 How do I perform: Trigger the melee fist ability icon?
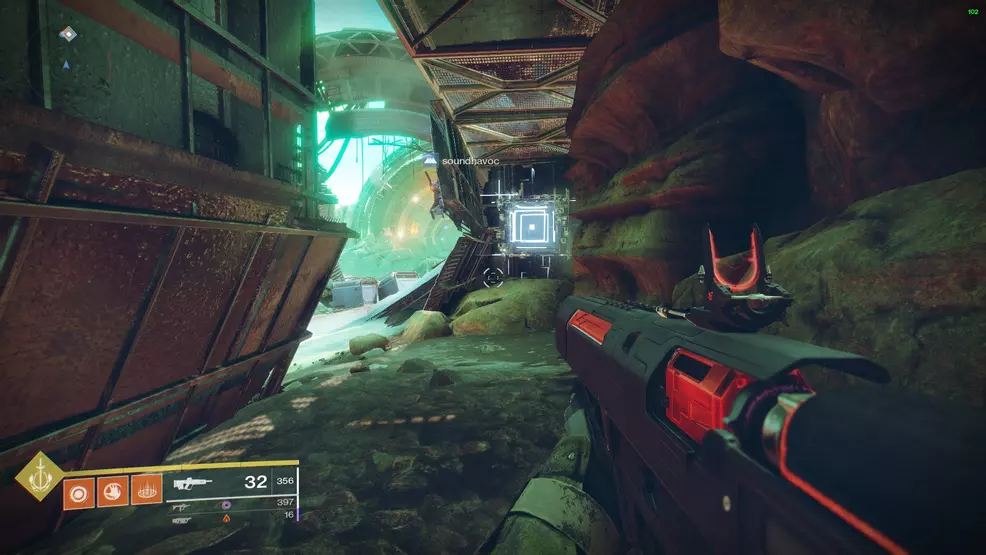(x=112, y=491)
